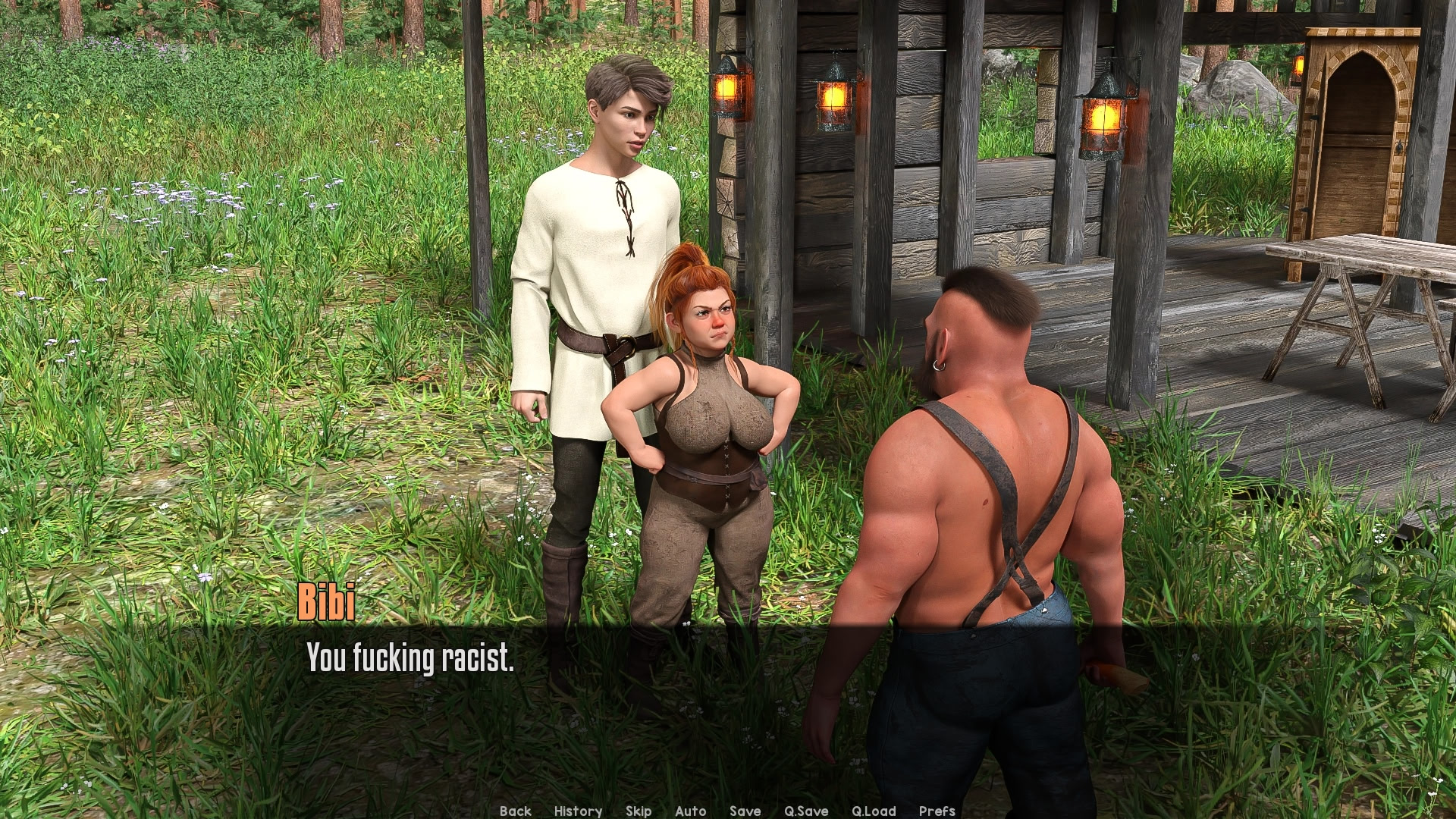Load the quicksave with Q.Load

click(873, 811)
